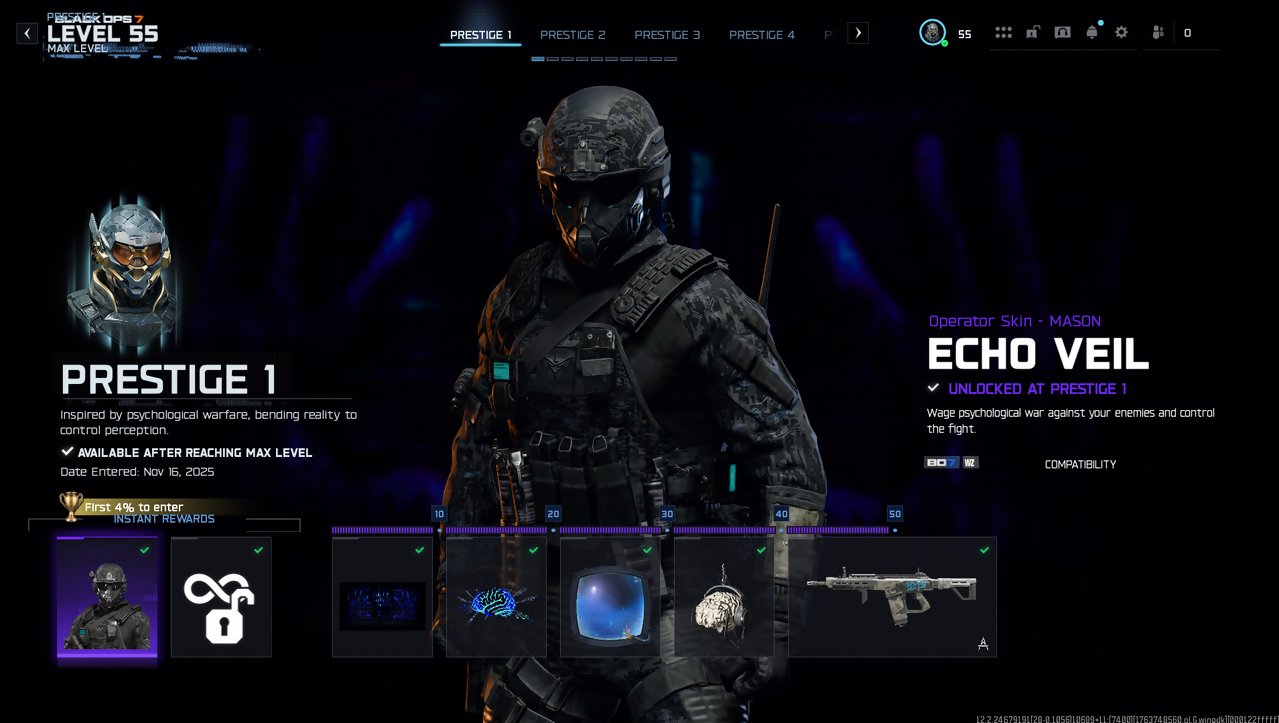Open the Prestige 4 tab
1279x723 pixels.
pos(762,35)
